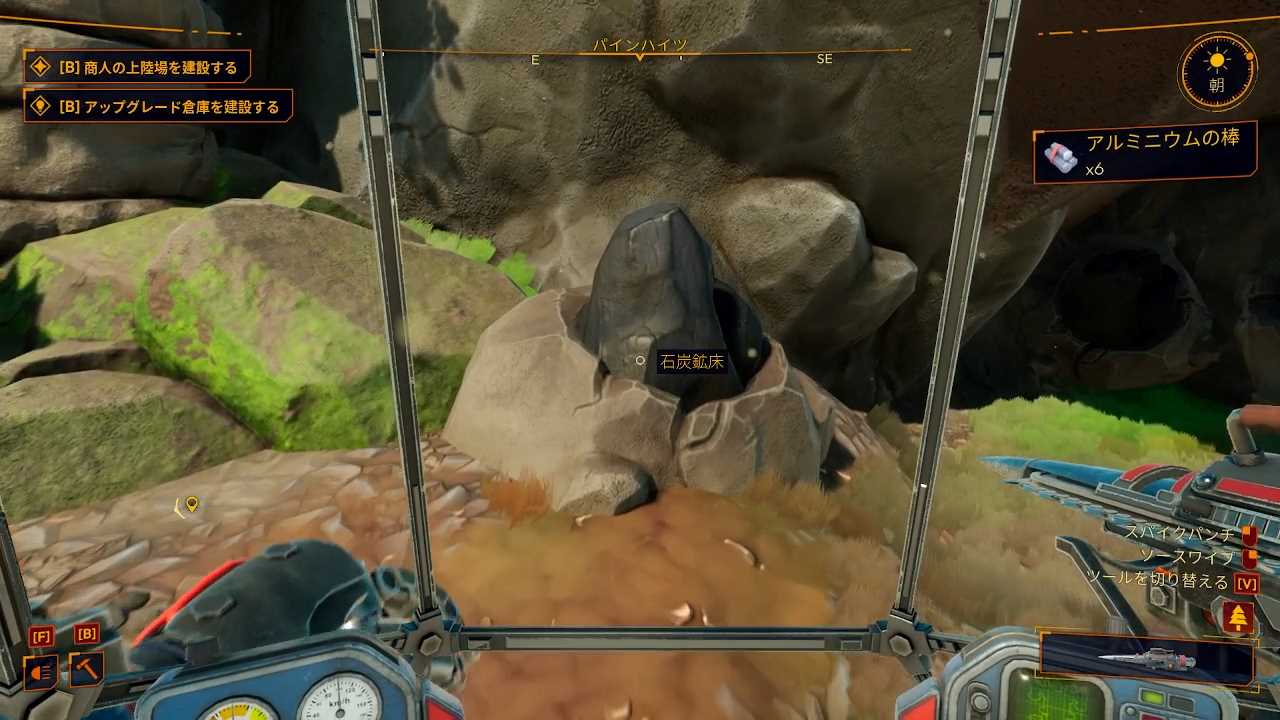
Task: Click the equipped spike tool panel
Action: tap(1147, 659)
